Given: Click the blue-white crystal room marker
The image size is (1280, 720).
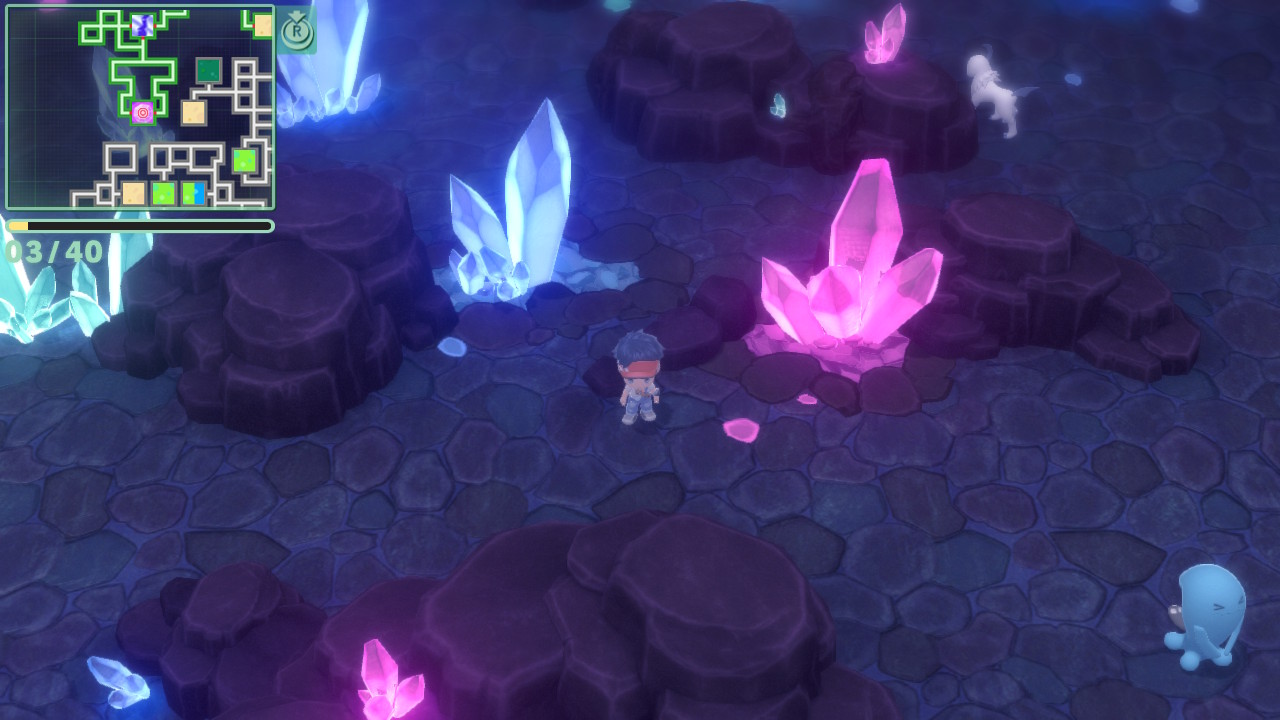Looking at the screenshot, I should (142, 26).
